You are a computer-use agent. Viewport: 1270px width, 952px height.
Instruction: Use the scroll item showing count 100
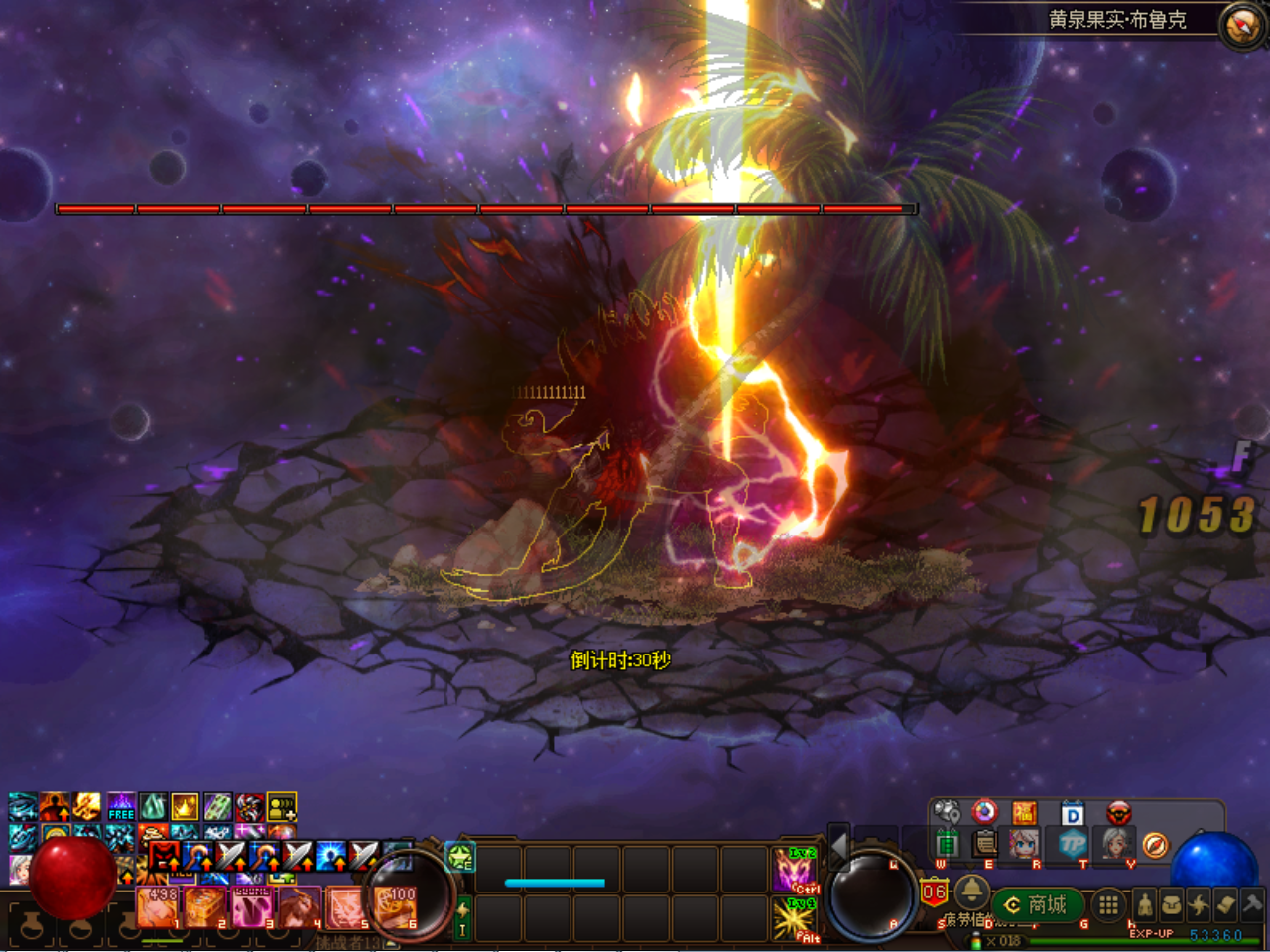[x=395, y=906]
